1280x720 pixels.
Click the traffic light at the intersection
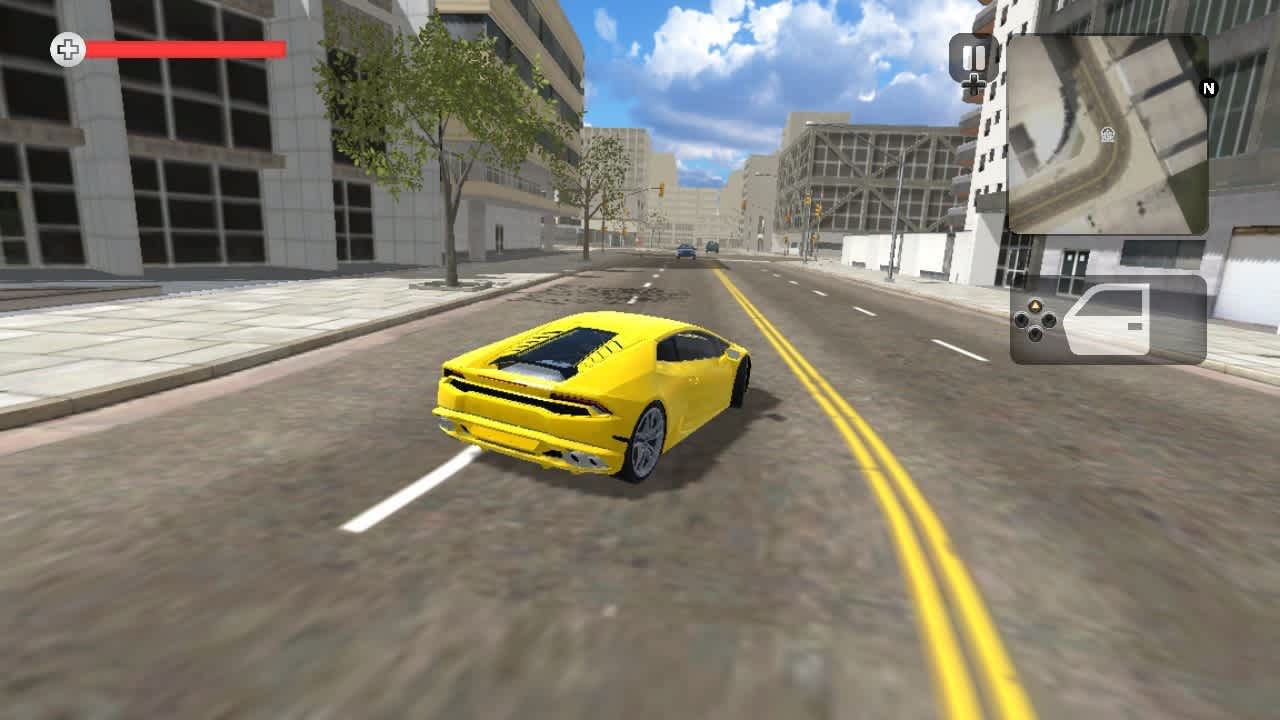(x=662, y=192)
